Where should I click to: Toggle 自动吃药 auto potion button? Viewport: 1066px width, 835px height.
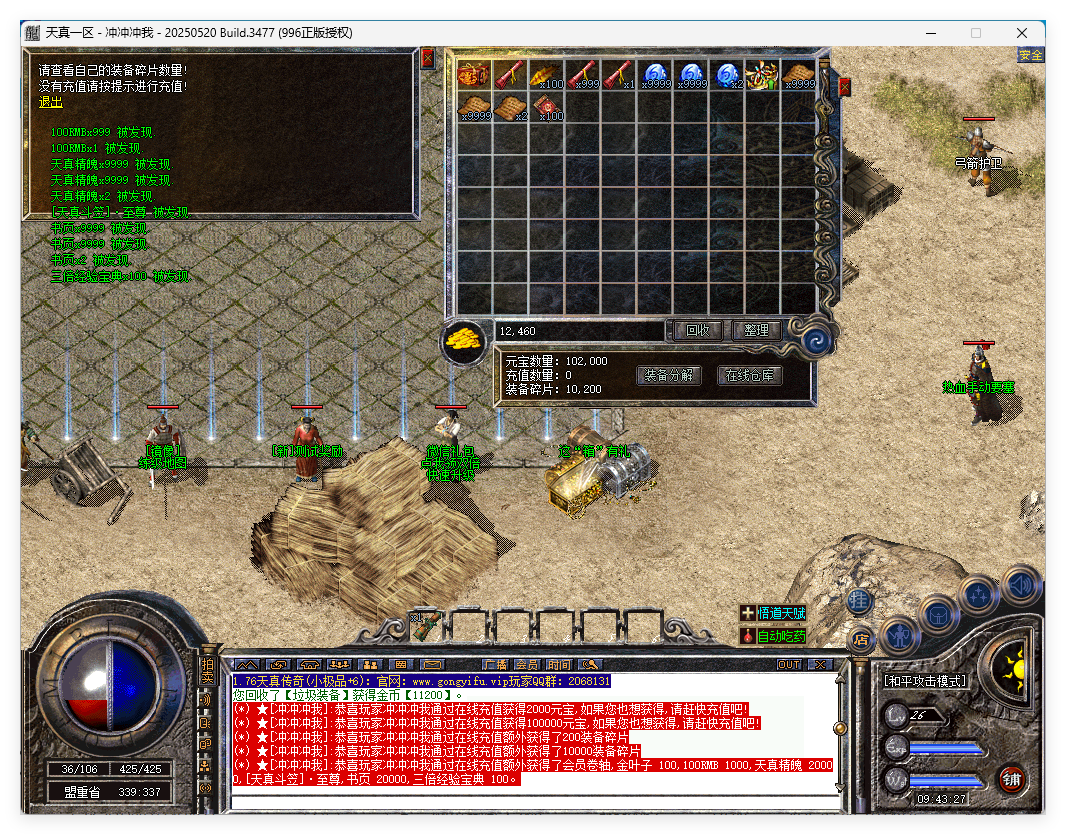[x=773, y=636]
